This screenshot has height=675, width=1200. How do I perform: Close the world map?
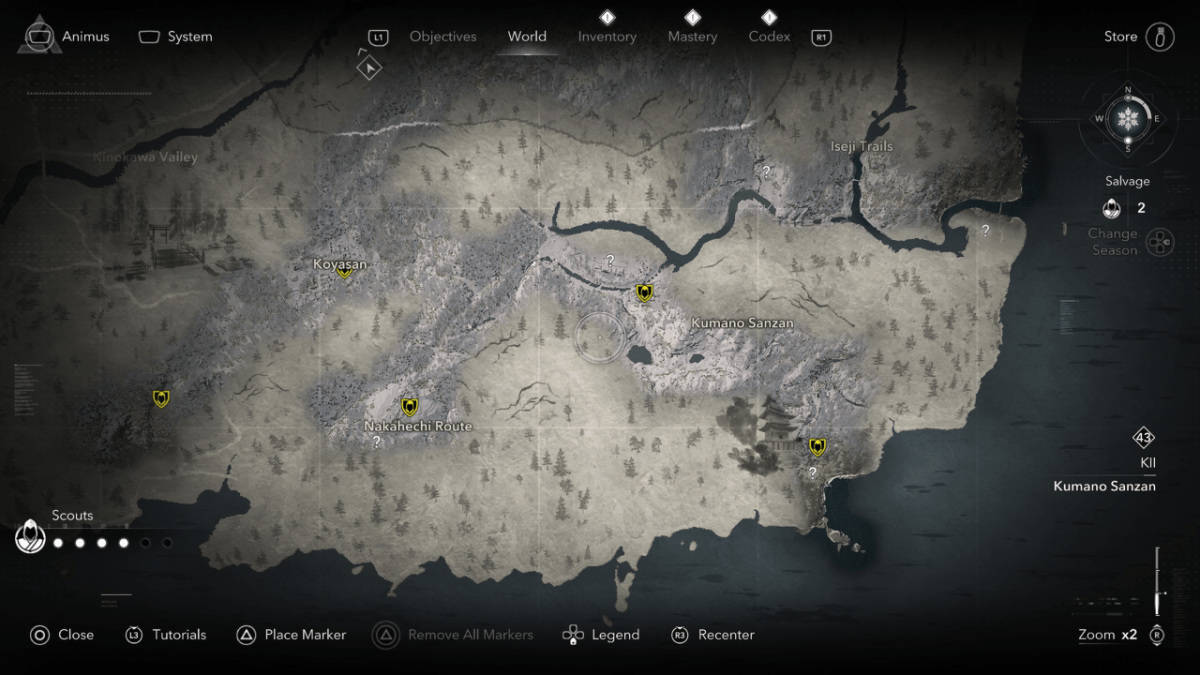click(x=62, y=635)
